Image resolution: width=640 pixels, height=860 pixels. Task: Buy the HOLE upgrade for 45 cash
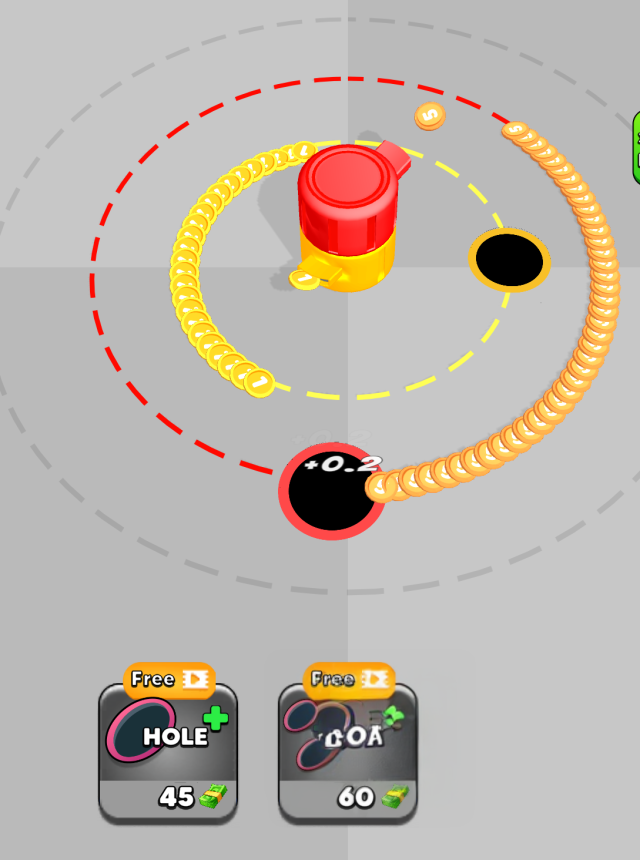pos(168,752)
